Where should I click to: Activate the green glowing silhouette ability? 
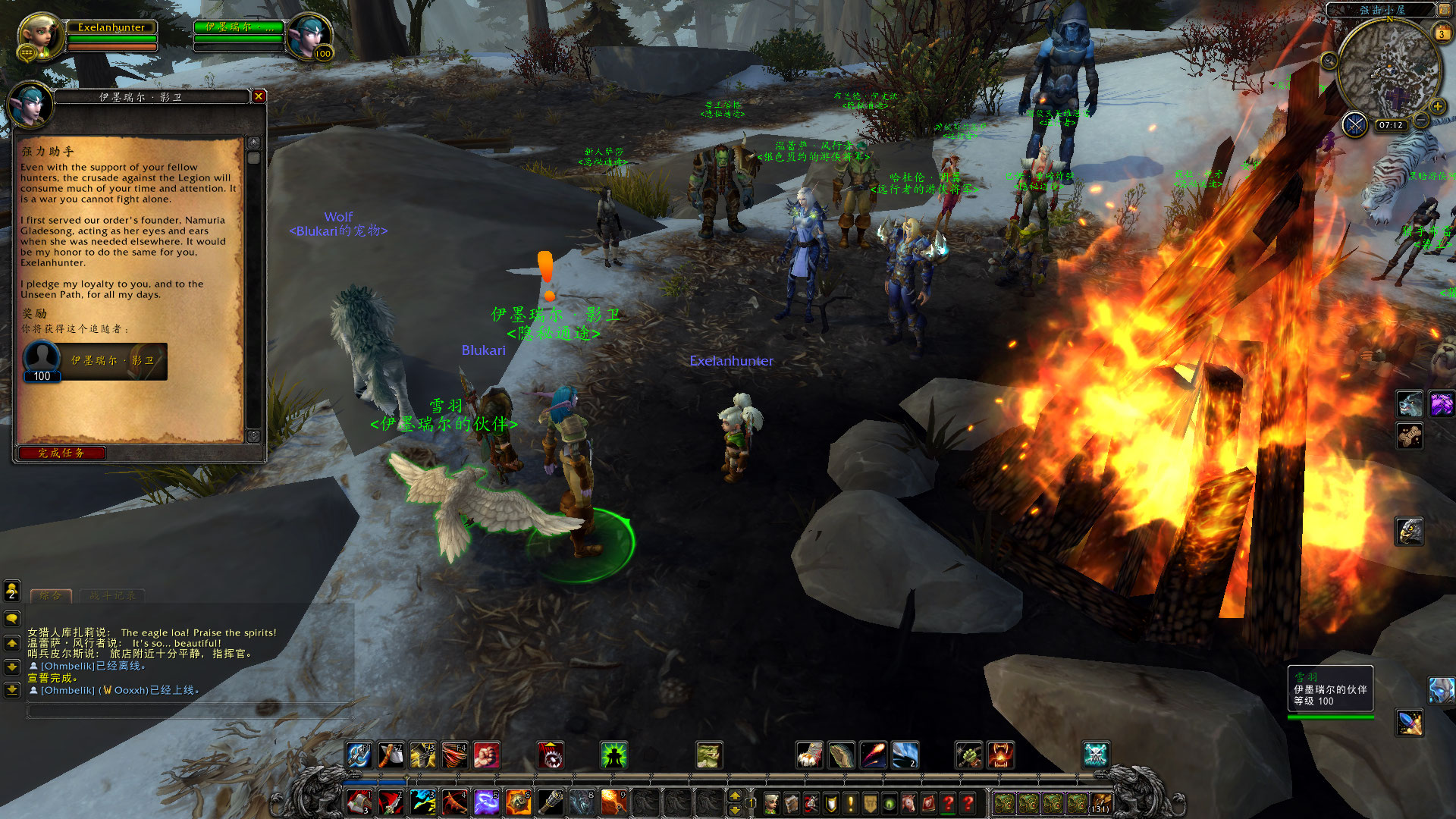tap(613, 755)
